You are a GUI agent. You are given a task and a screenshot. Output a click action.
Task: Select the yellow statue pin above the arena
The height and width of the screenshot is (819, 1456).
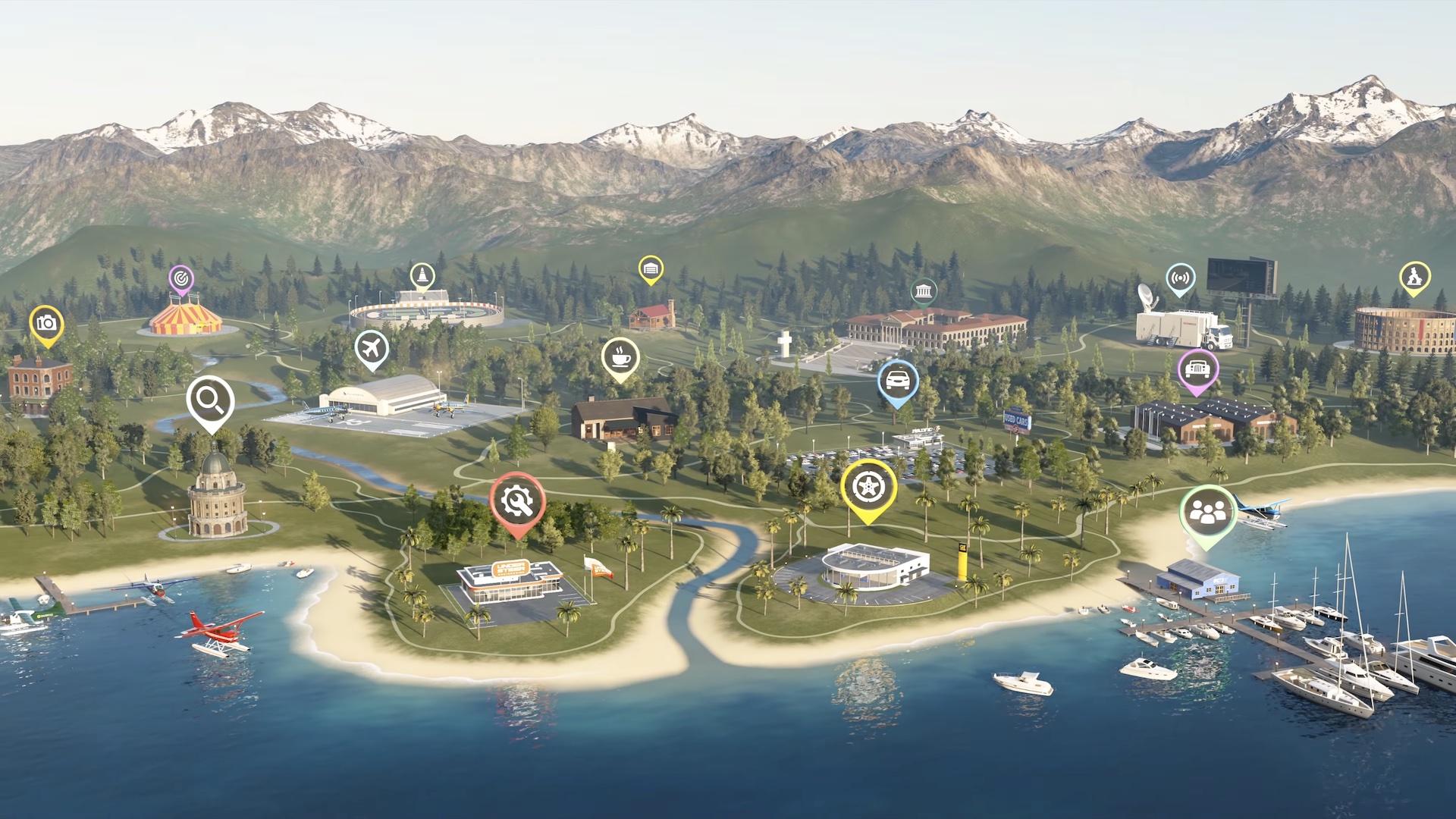click(1414, 277)
